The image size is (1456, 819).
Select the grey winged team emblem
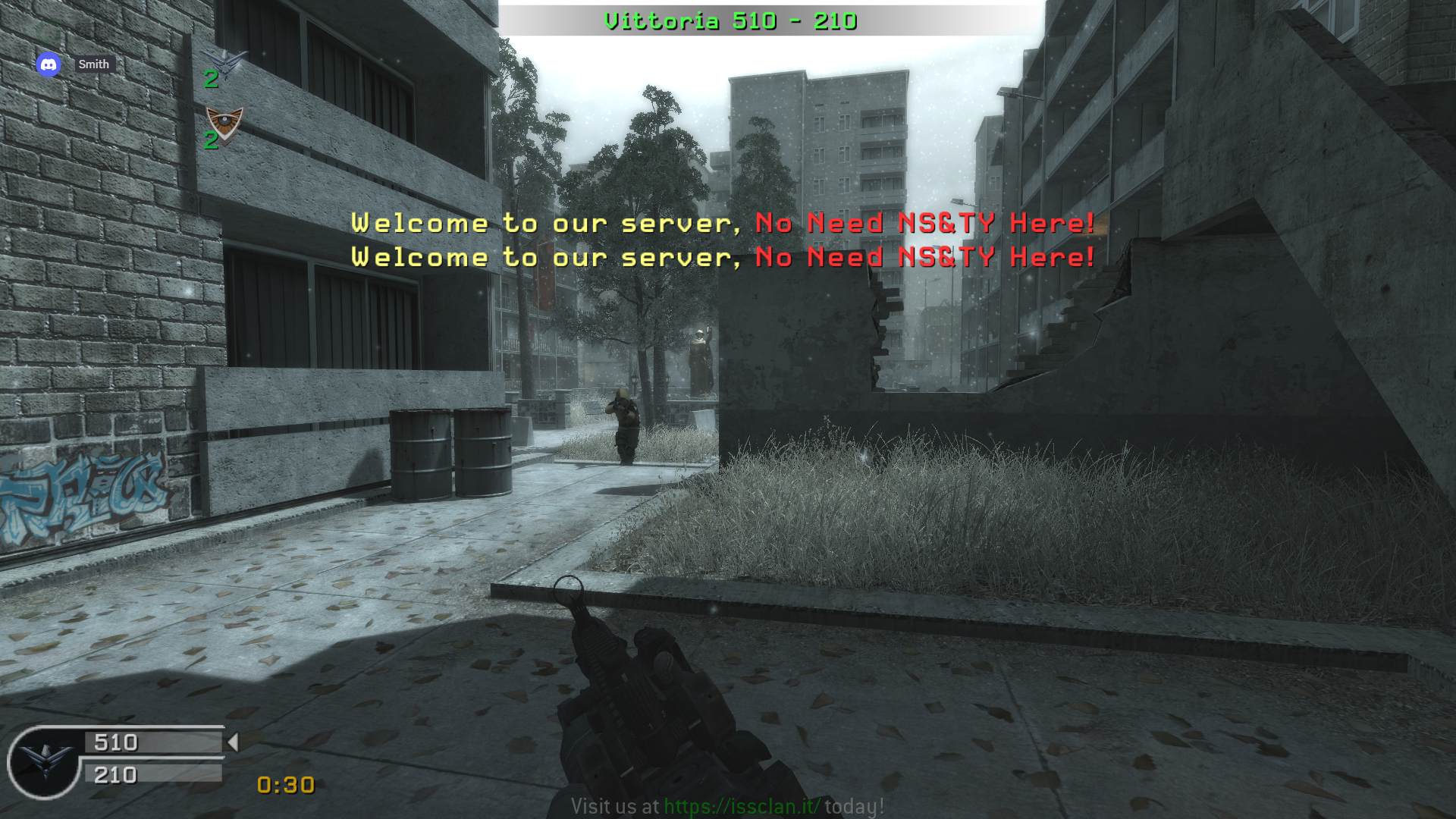pos(225,61)
